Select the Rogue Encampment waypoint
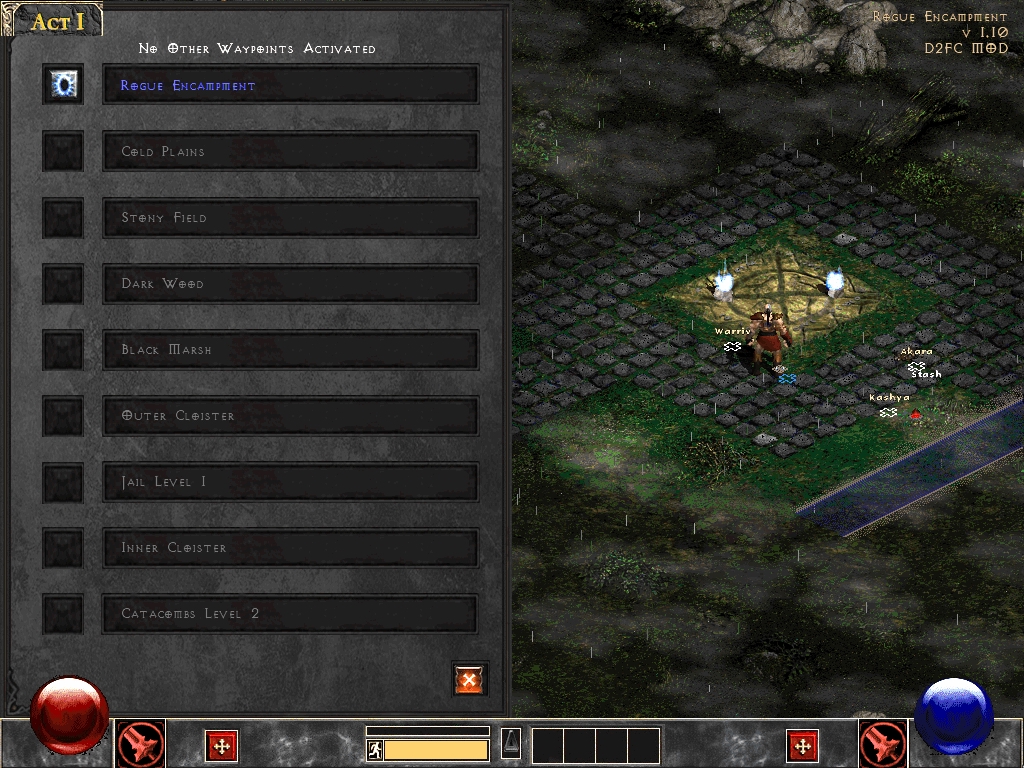Screen dimensions: 1024x768 [x=290, y=85]
